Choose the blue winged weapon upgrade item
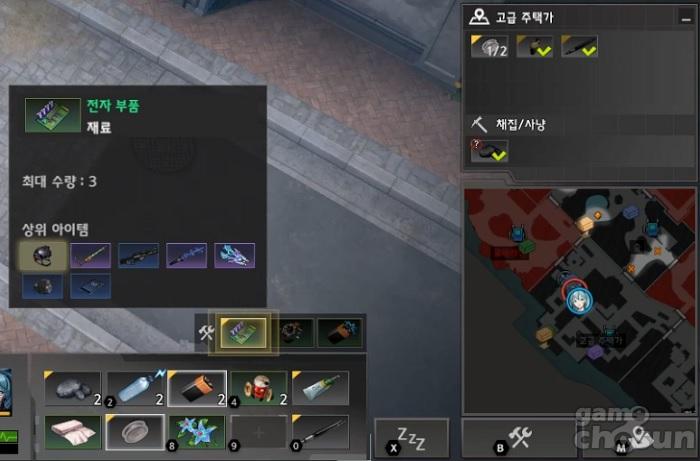Screen dimensions: 700x461 pyautogui.click(x=235, y=256)
